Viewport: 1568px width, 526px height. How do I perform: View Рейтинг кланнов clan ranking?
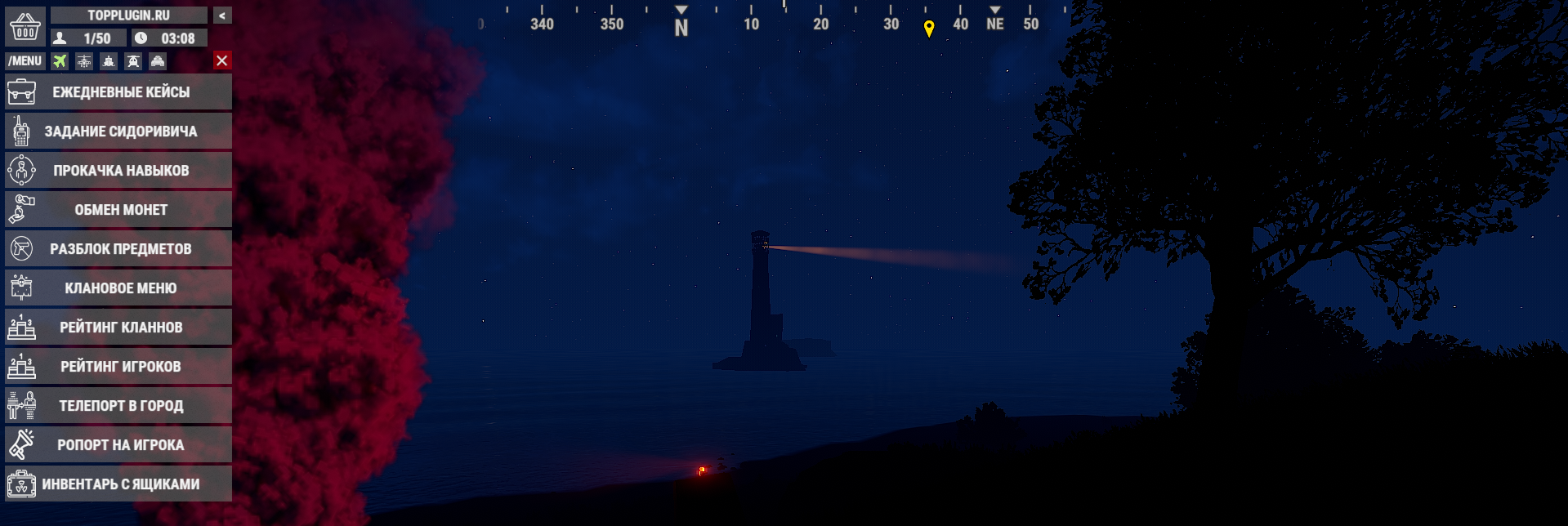pos(118,328)
